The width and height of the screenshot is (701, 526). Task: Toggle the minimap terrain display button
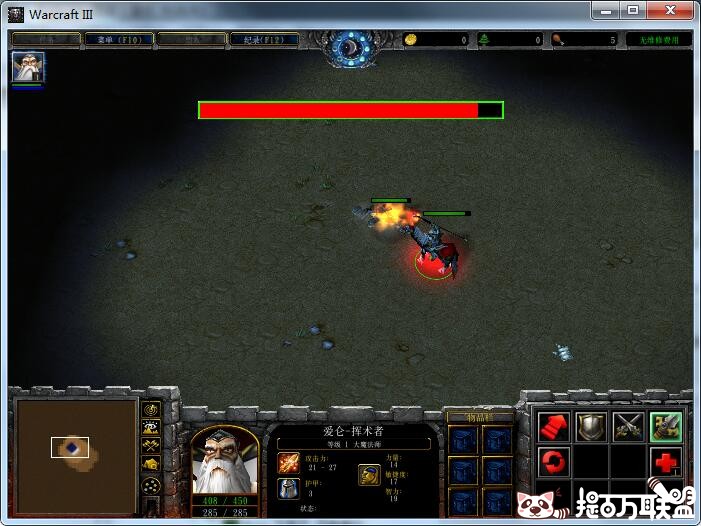pyautogui.click(x=151, y=427)
